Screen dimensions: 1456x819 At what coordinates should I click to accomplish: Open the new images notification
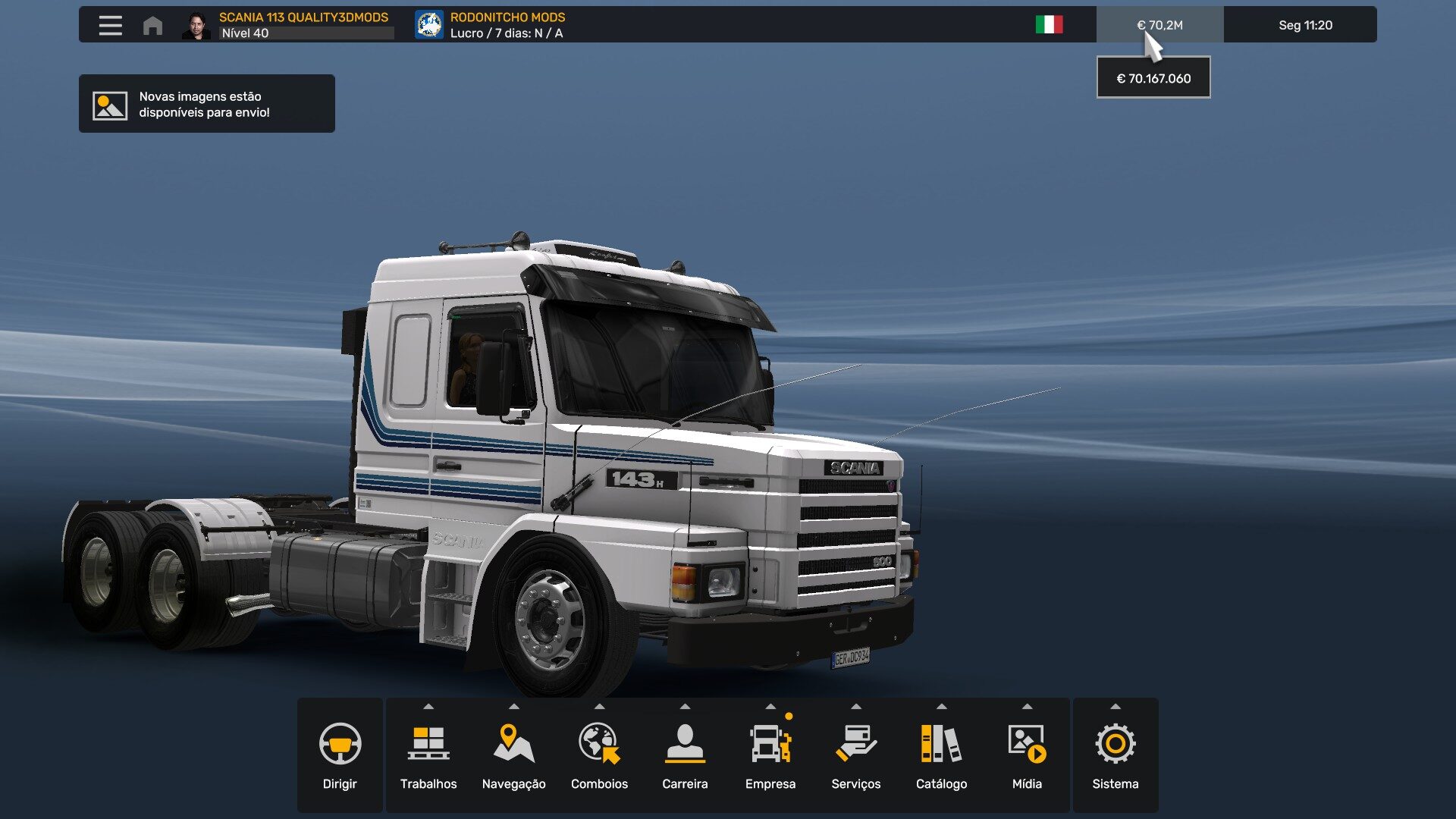point(206,104)
